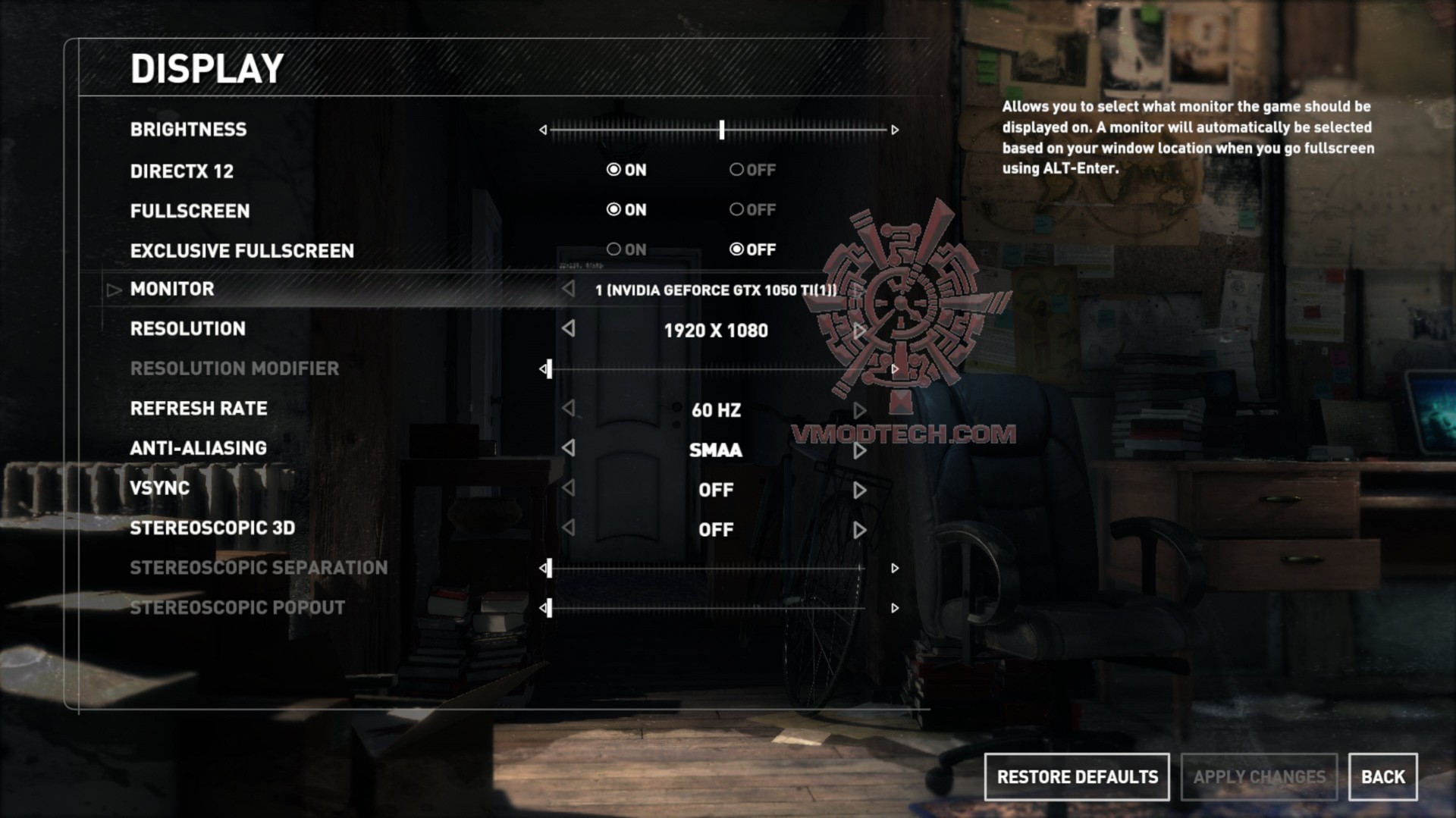This screenshot has width=1456, height=818.
Task: Decrease brightness with the left arrow
Action: click(543, 130)
